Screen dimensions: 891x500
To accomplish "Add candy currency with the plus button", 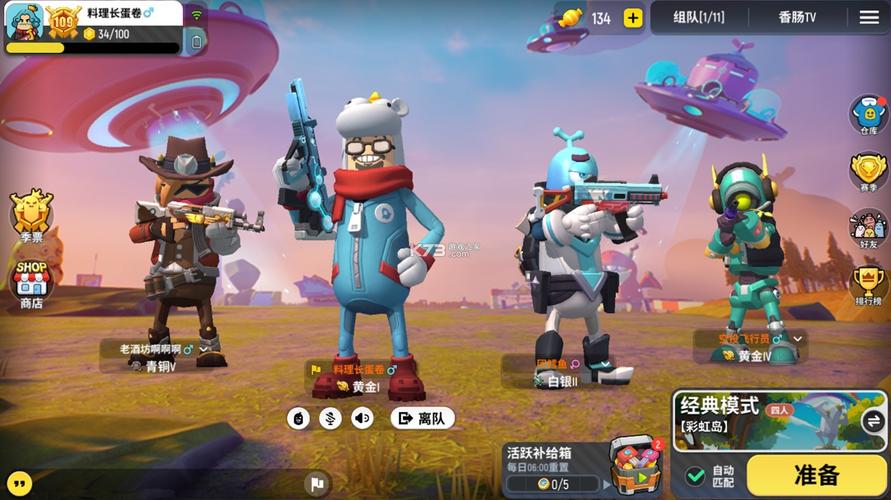I will [x=632, y=18].
